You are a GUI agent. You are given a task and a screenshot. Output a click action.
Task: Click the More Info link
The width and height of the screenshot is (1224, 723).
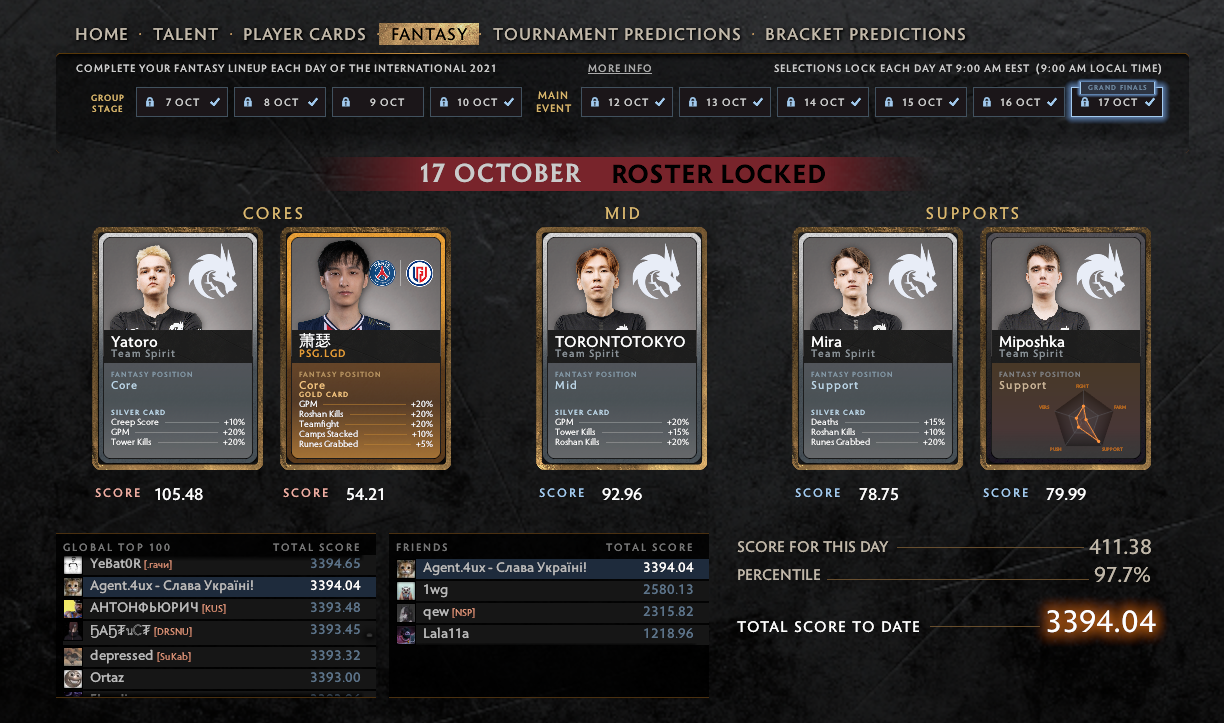pos(619,69)
